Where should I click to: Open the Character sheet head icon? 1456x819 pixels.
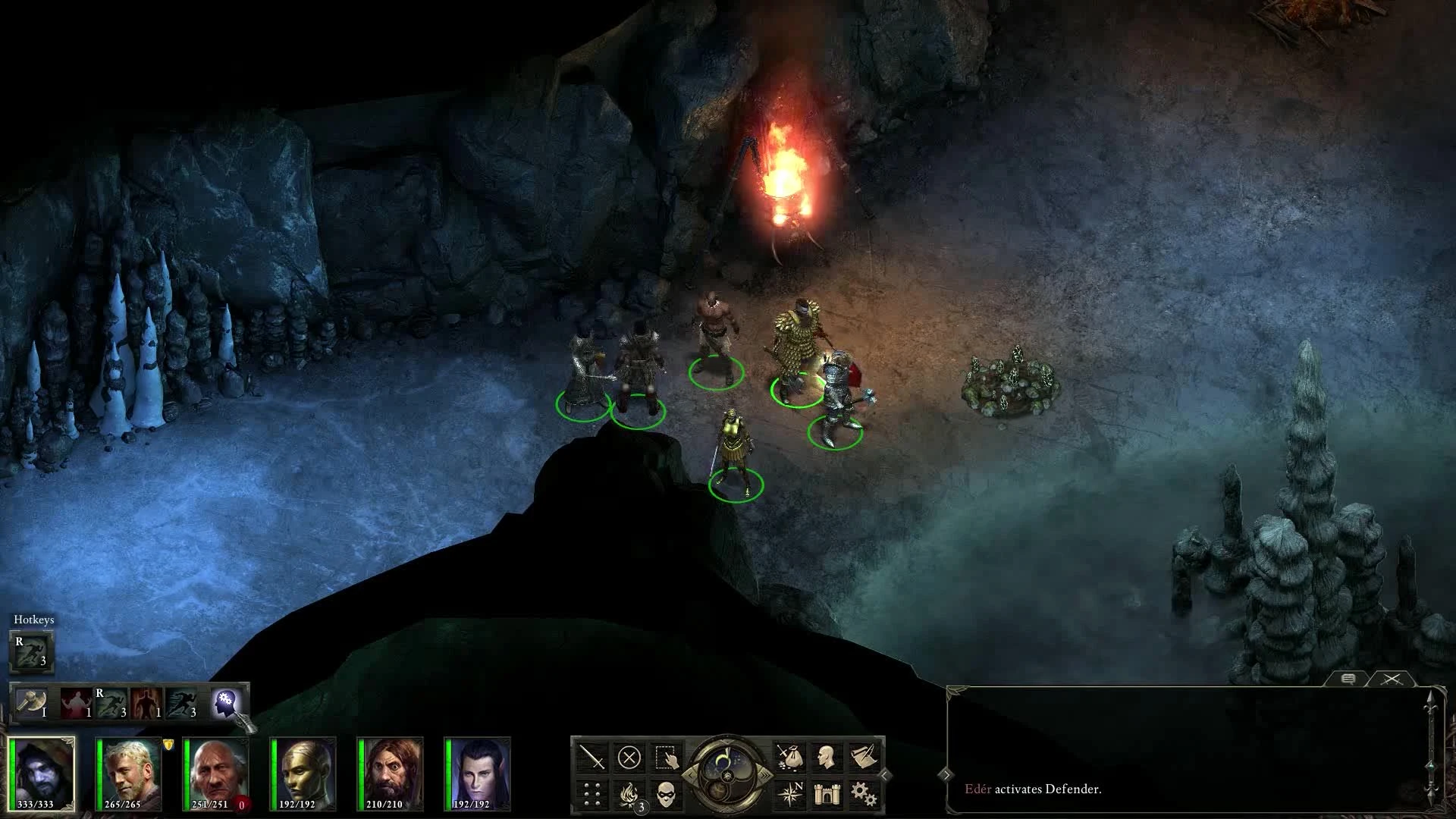pyautogui.click(x=827, y=756)
